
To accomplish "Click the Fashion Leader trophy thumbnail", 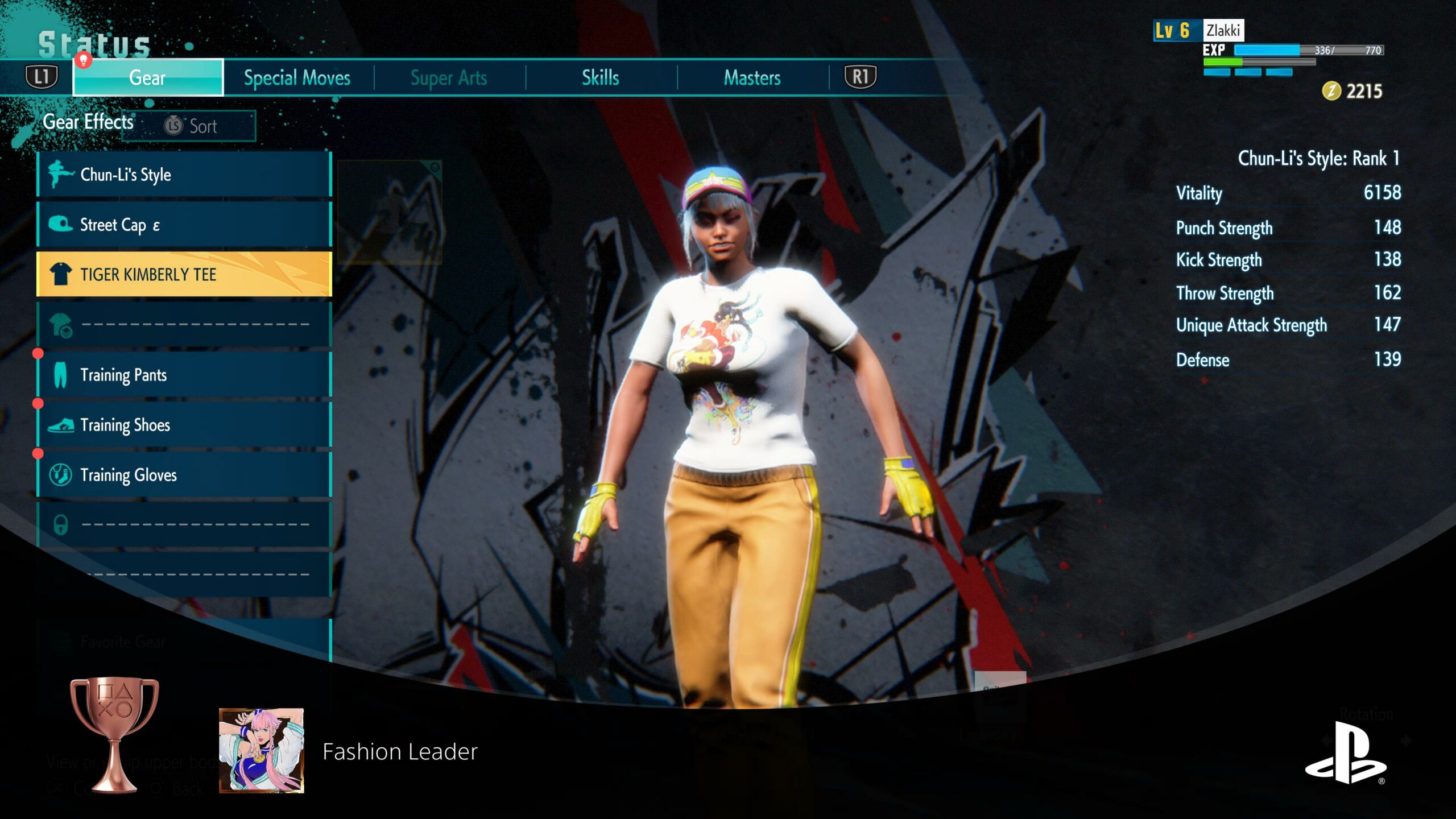I will tap(262, 750).
